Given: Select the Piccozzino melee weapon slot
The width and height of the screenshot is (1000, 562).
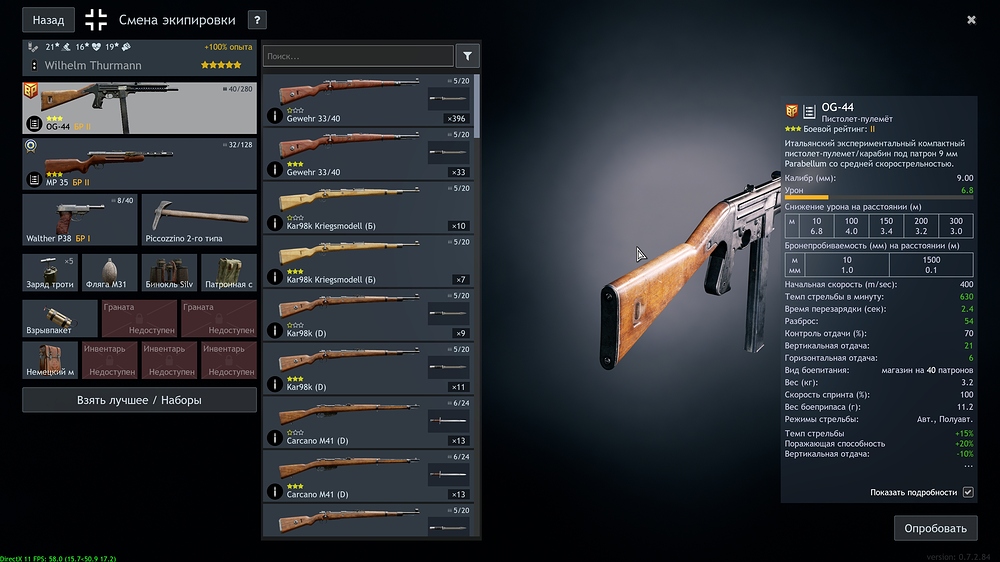Looking at the screenshot, I should 199,220.
